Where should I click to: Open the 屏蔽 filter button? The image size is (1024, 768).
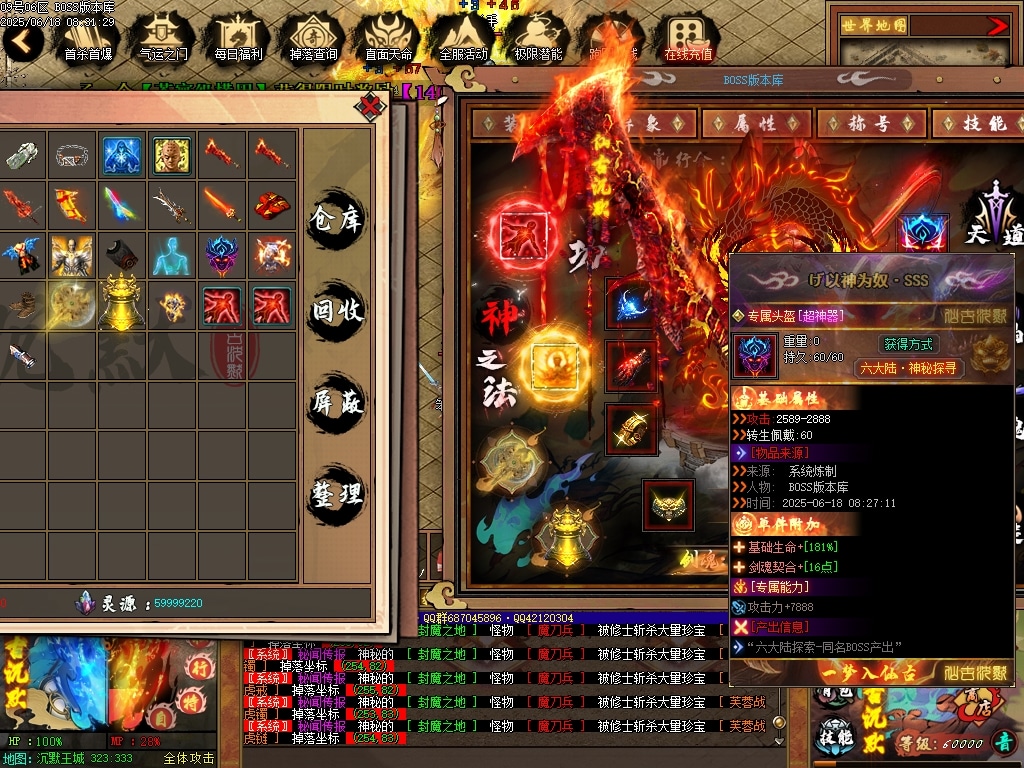pyautogui.click(x=337, y=403)
